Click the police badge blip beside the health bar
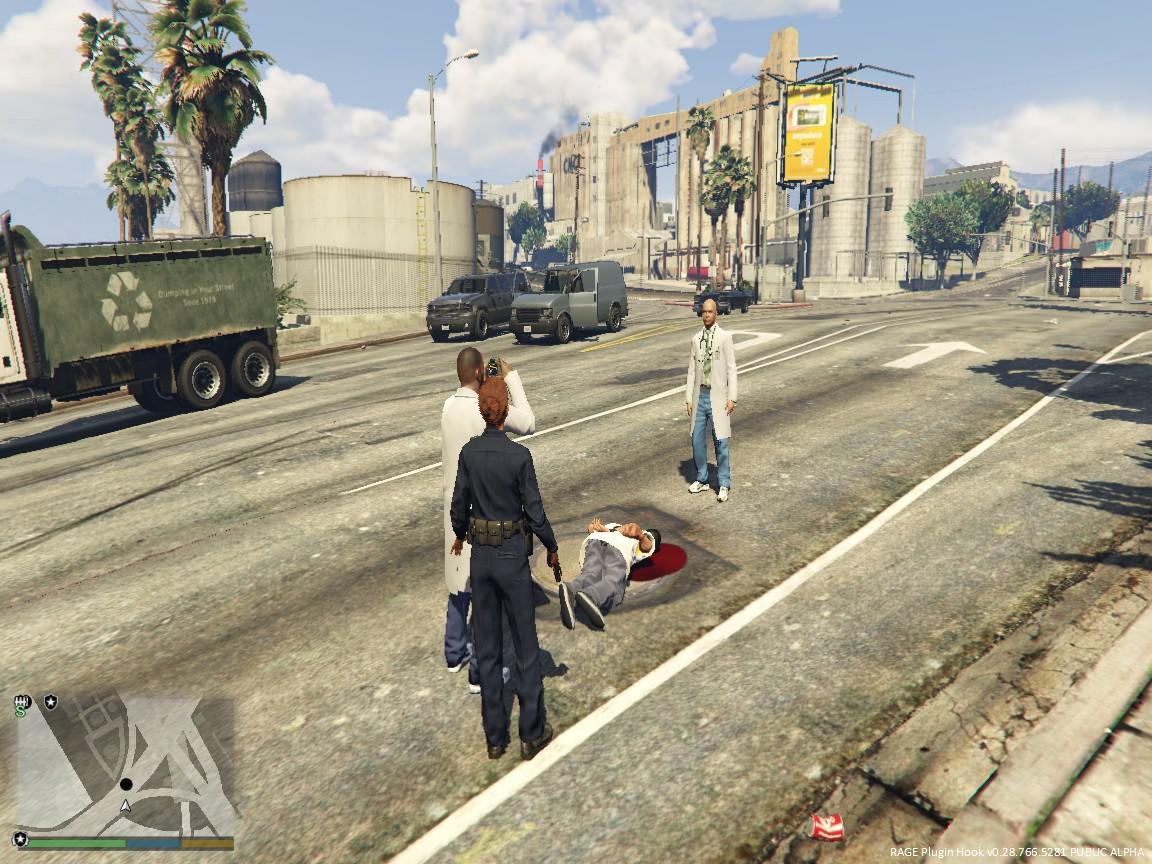Image resolution: width=1152 pixels, height=864 pixels. coord(20,839)
